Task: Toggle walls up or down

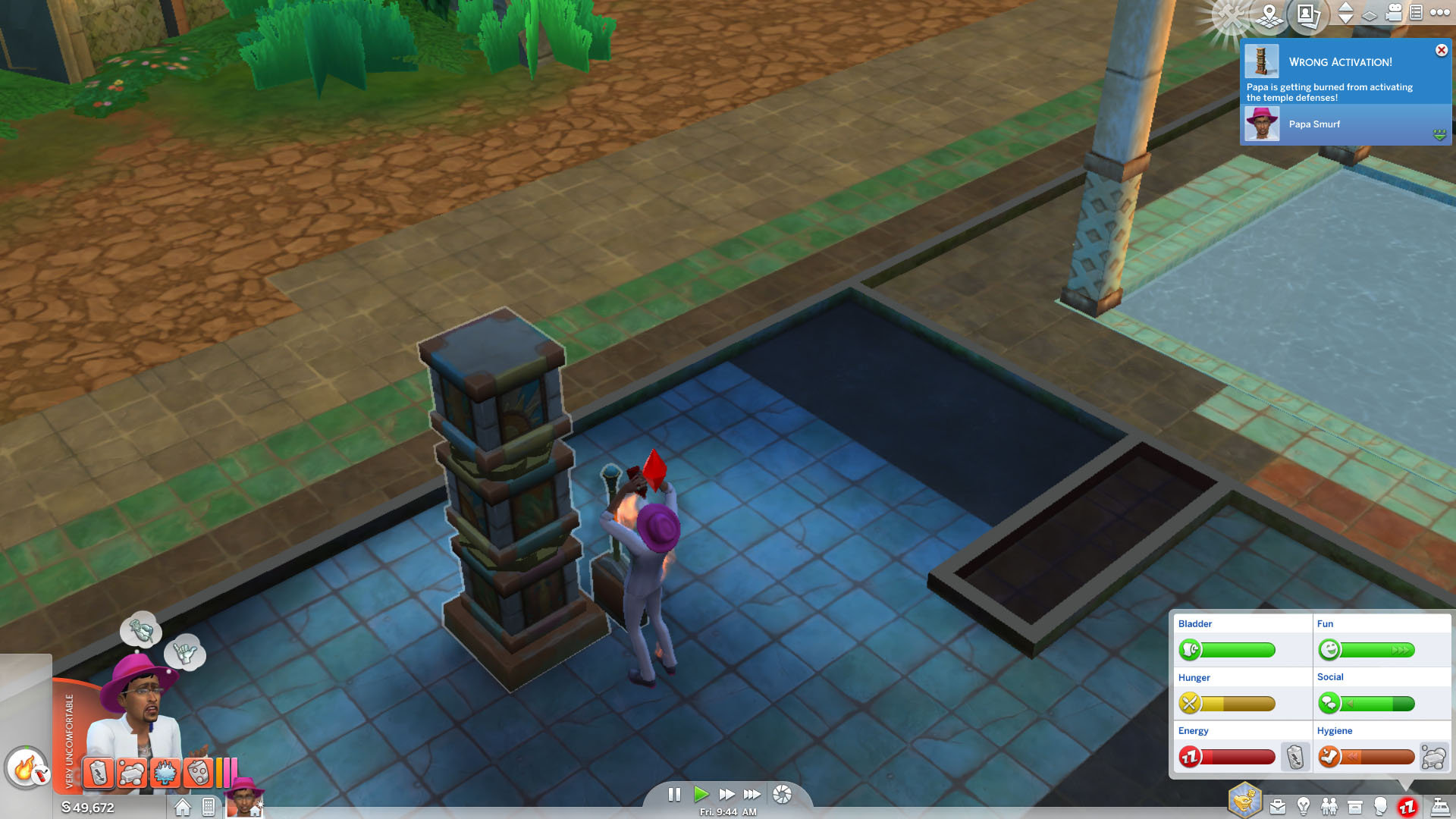Action: [1345, 13]
